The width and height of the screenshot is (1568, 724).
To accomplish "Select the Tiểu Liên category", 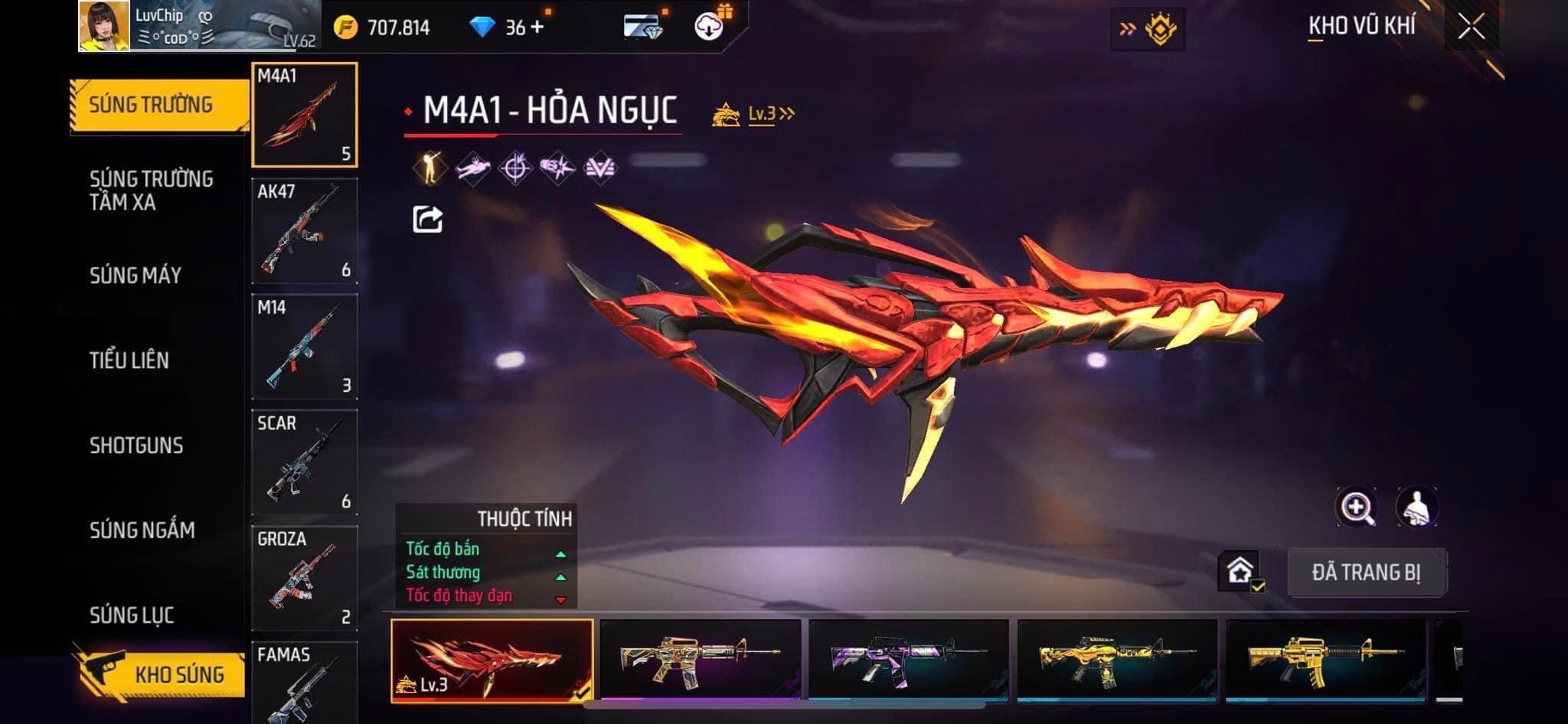I will click(x=129, y=360).
